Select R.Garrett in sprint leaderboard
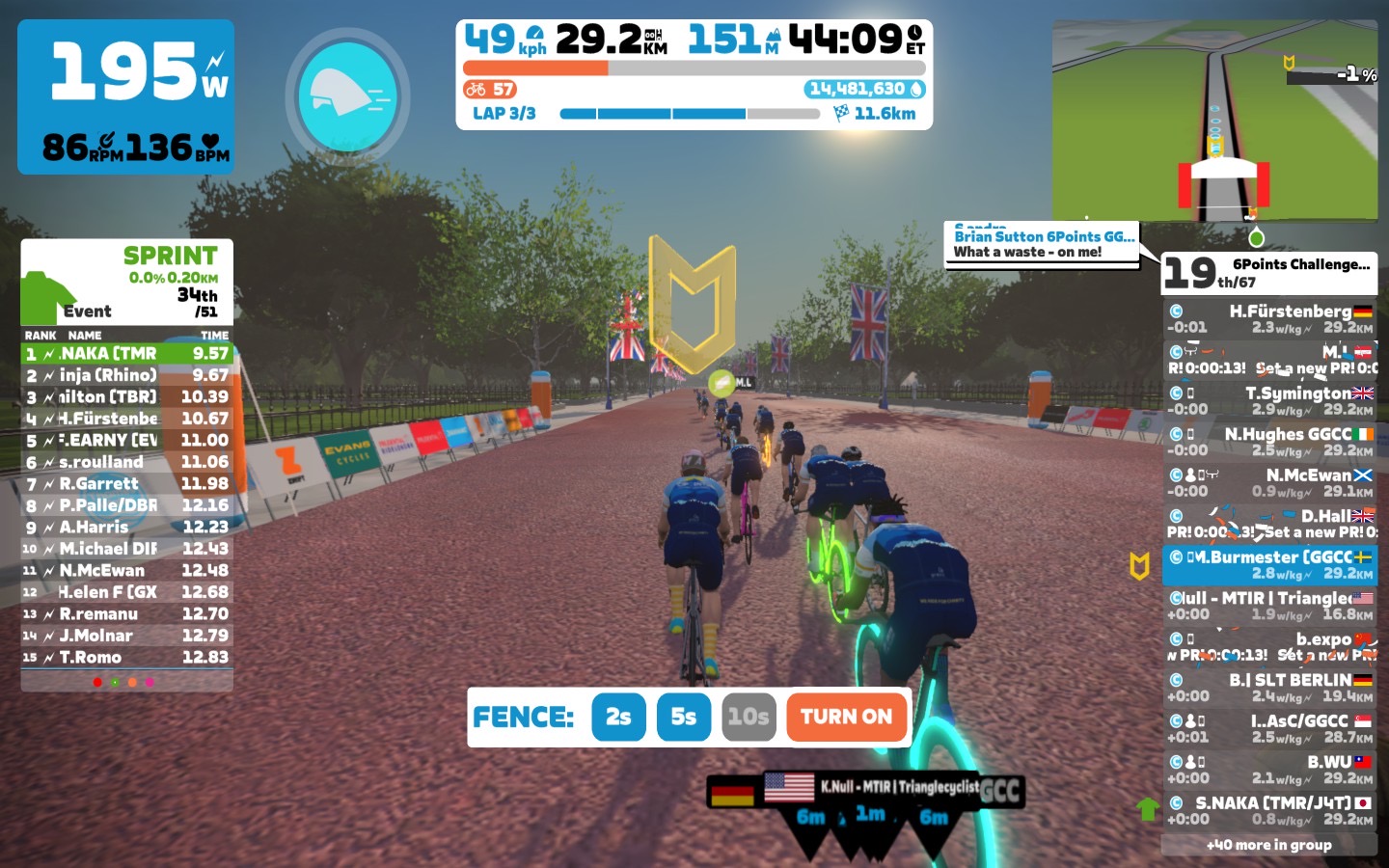Screen dimensions: 1389x868 (x=127, y=484)
